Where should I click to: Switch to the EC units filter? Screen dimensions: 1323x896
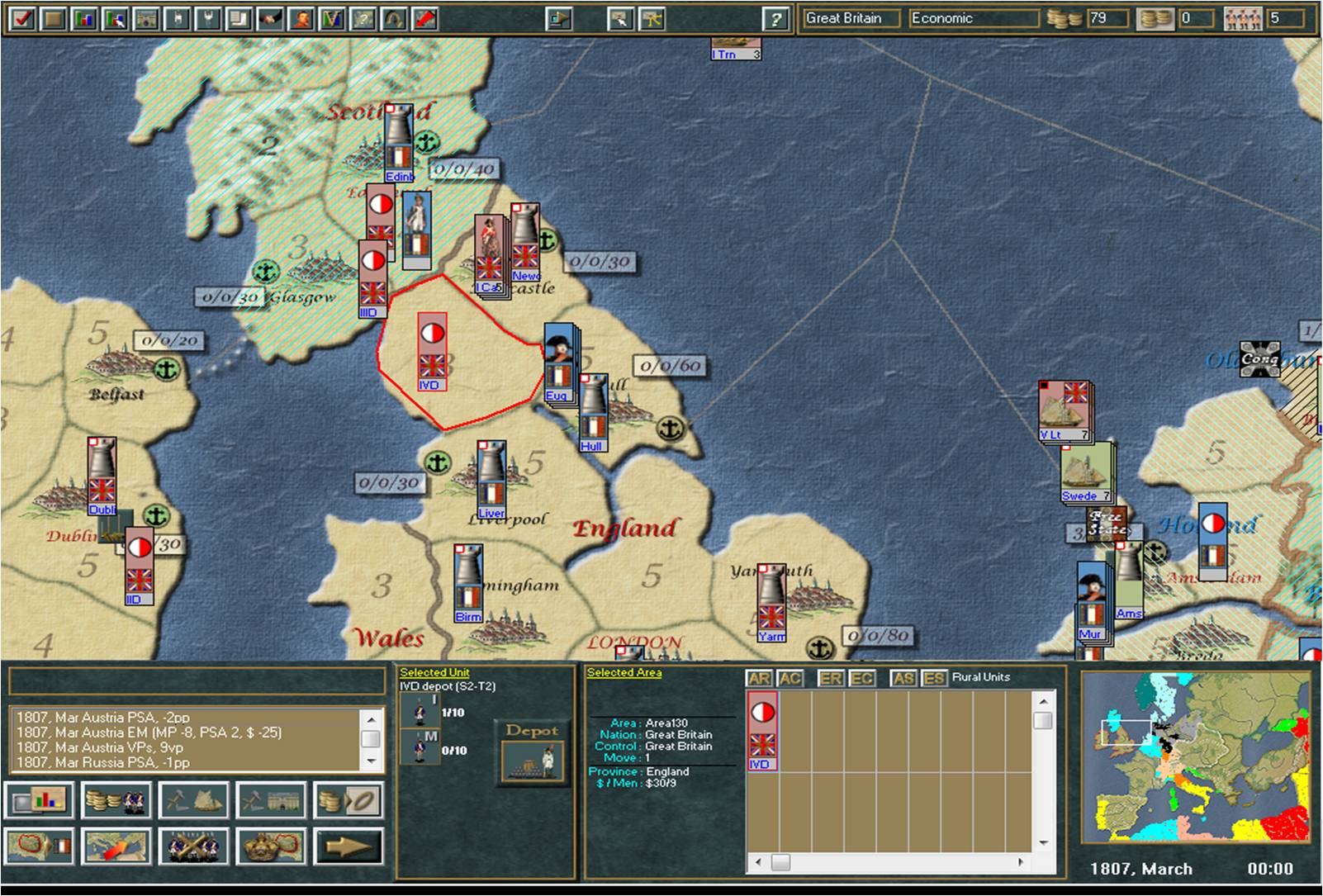862,678
